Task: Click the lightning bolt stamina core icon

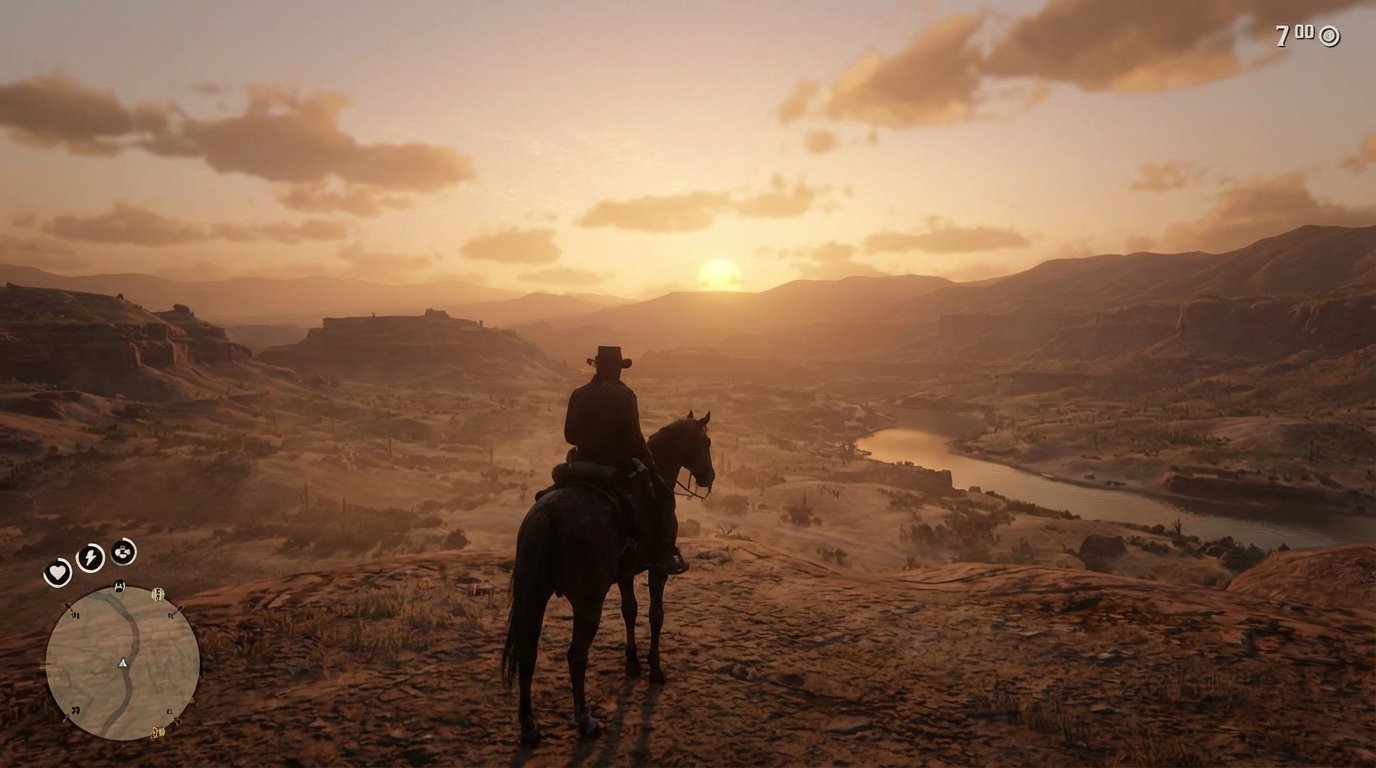Action: (x=89, y=557)
